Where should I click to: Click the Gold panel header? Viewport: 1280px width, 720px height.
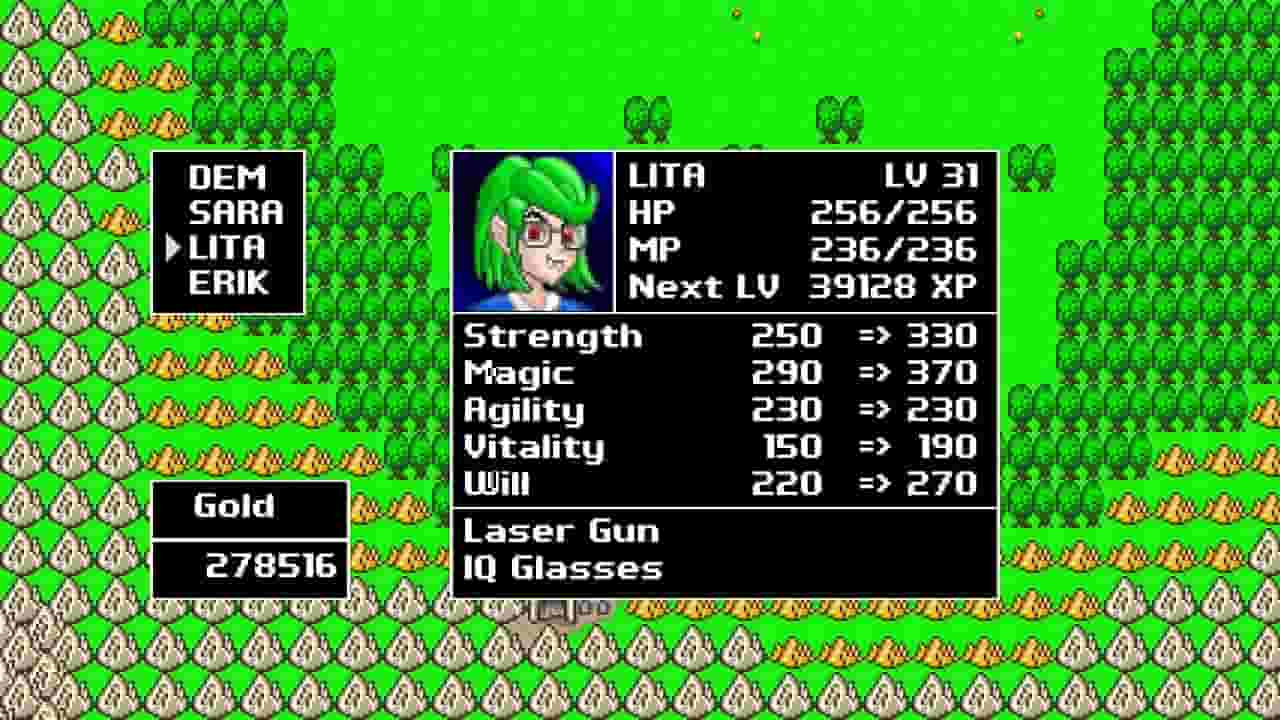(234, 506)
